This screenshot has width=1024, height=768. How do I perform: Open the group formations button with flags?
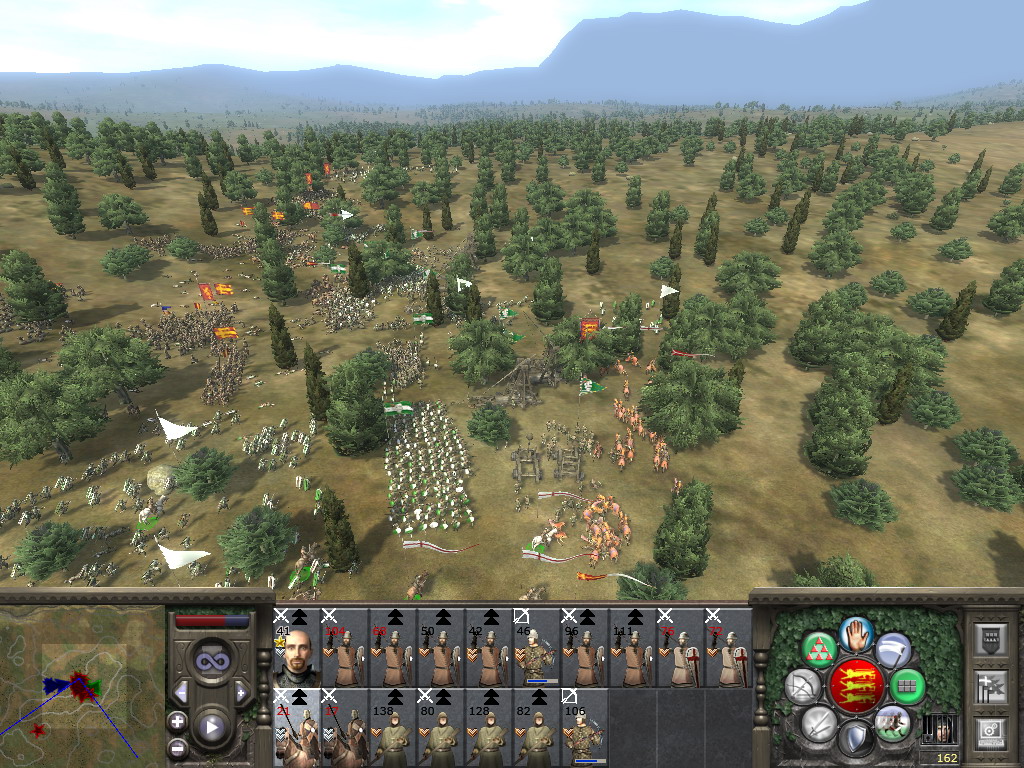pyautogui.click(x=990, y=687)
